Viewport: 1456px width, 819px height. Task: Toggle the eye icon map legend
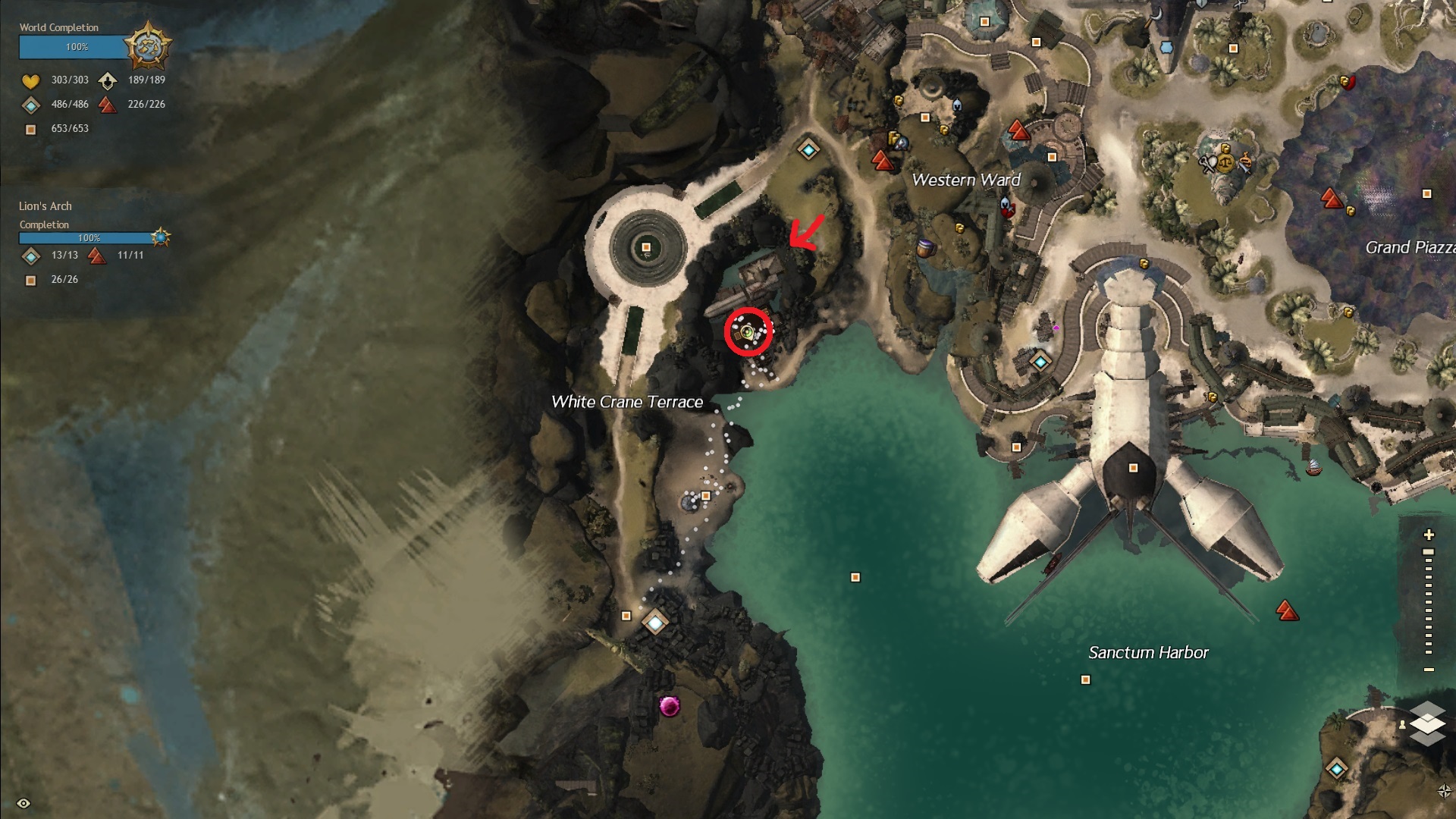coord(24,803)
